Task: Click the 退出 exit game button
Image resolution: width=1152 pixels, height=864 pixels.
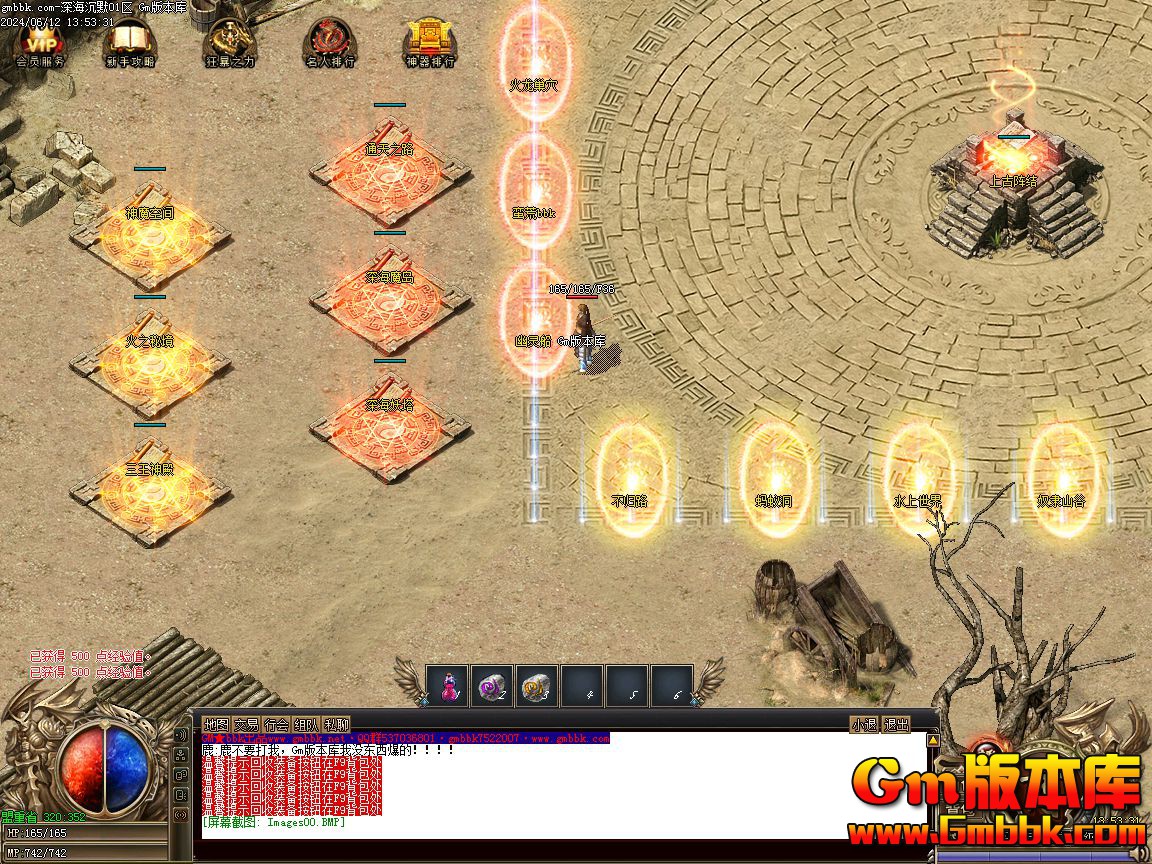Action: [896, 724]
